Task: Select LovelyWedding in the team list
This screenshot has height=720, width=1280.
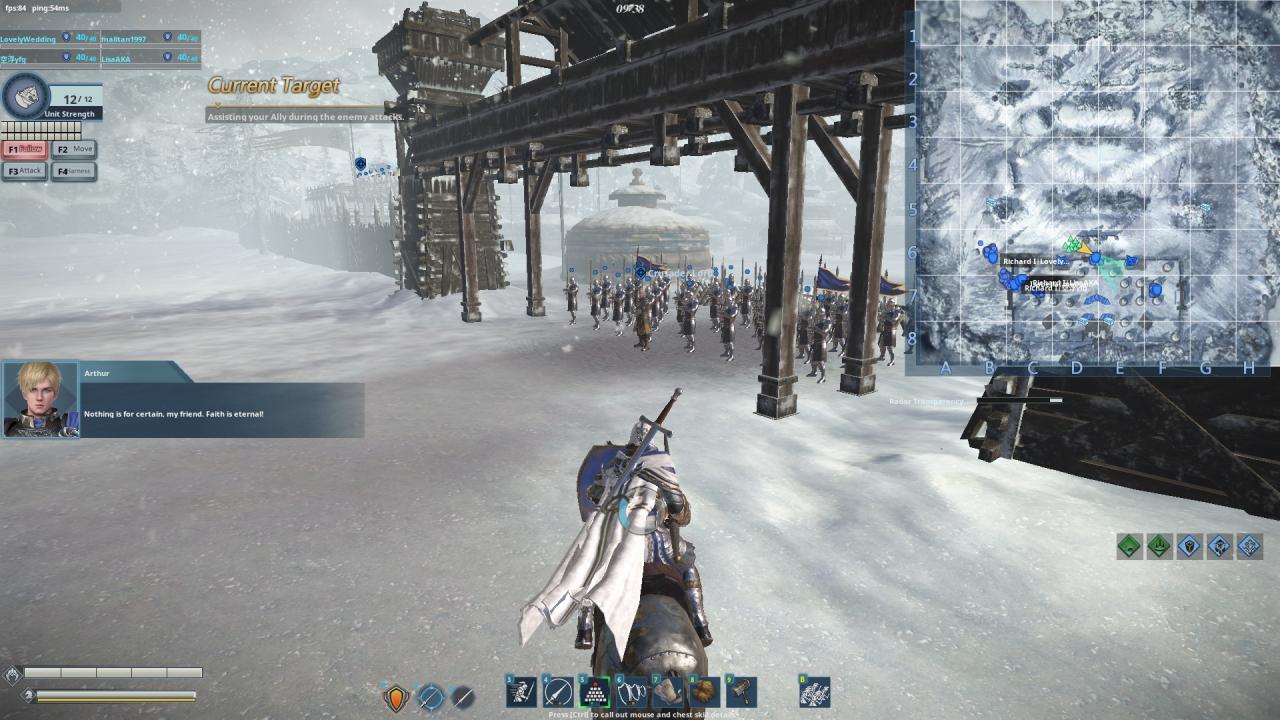Action: pyautogui.click(x=28, y=39)
